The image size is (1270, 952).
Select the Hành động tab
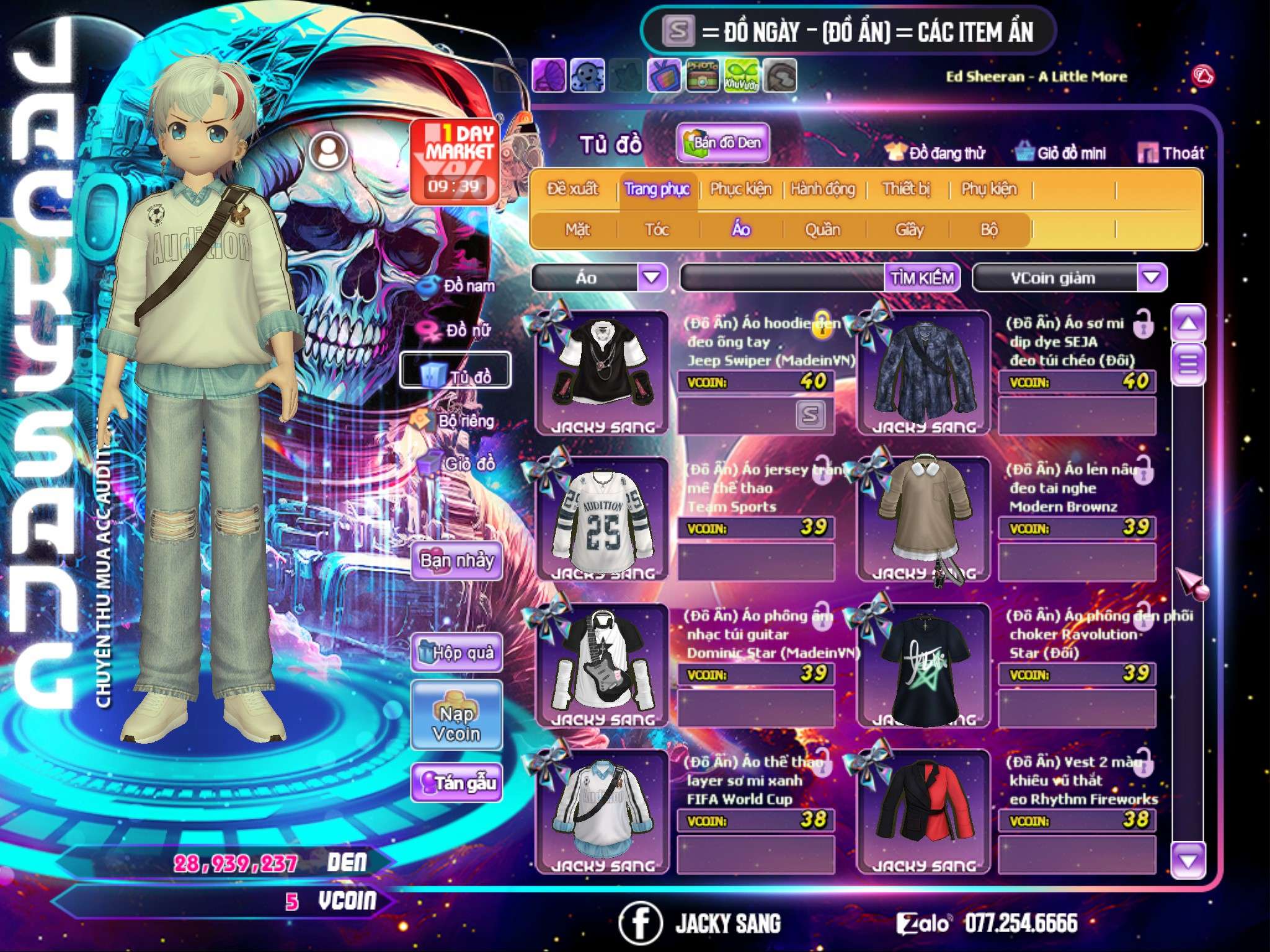tap(822, 189)
